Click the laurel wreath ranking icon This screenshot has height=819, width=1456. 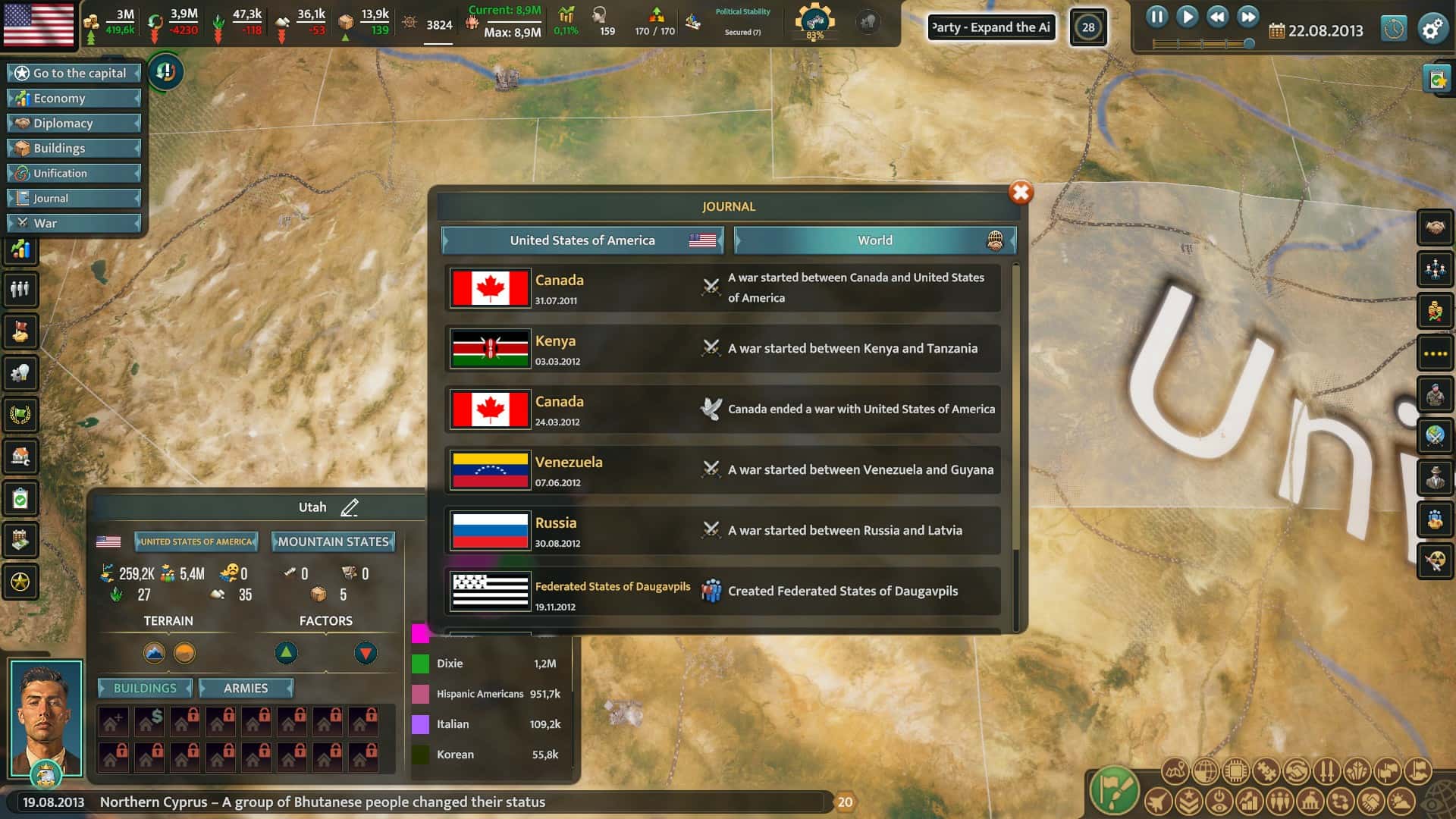(21, 415)
